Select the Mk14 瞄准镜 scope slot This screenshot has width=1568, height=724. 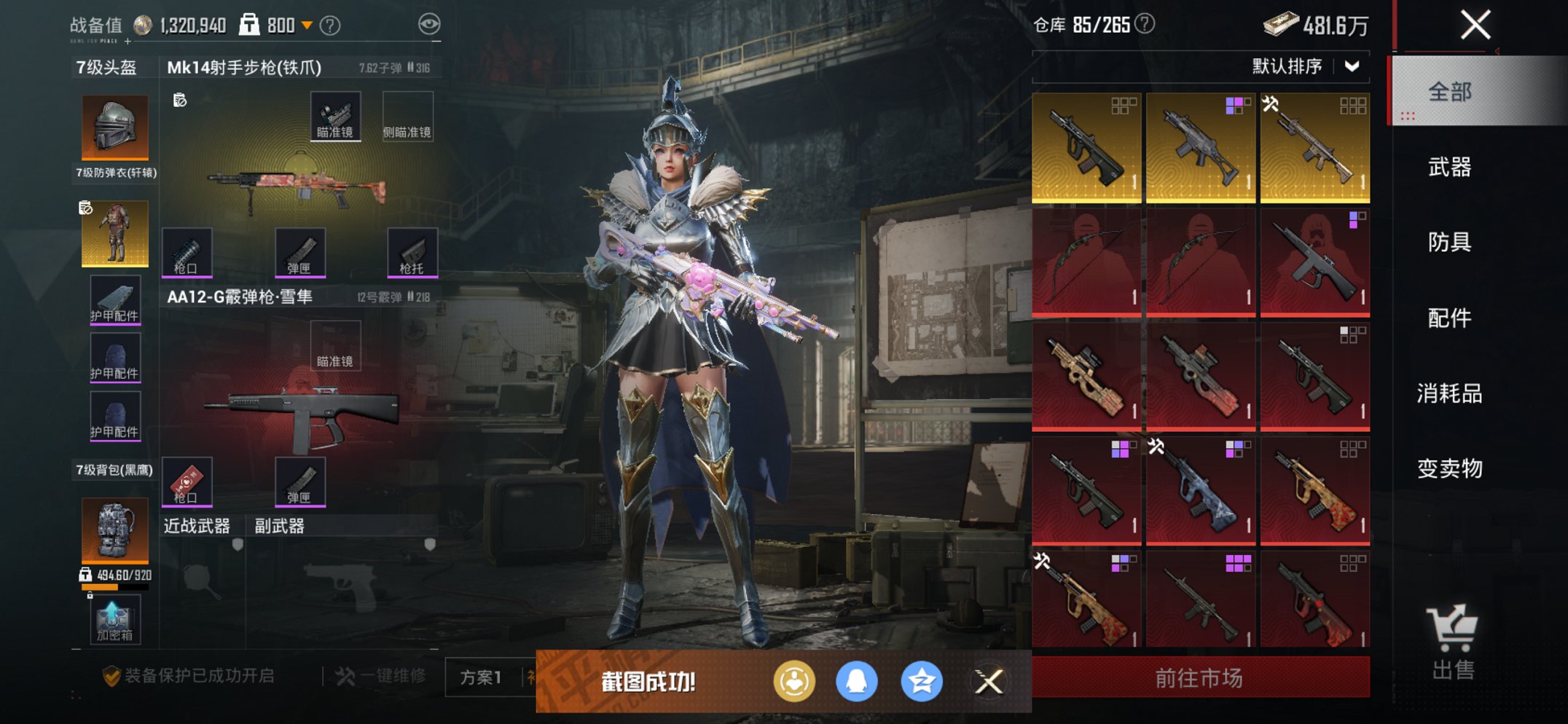point(335,116)
